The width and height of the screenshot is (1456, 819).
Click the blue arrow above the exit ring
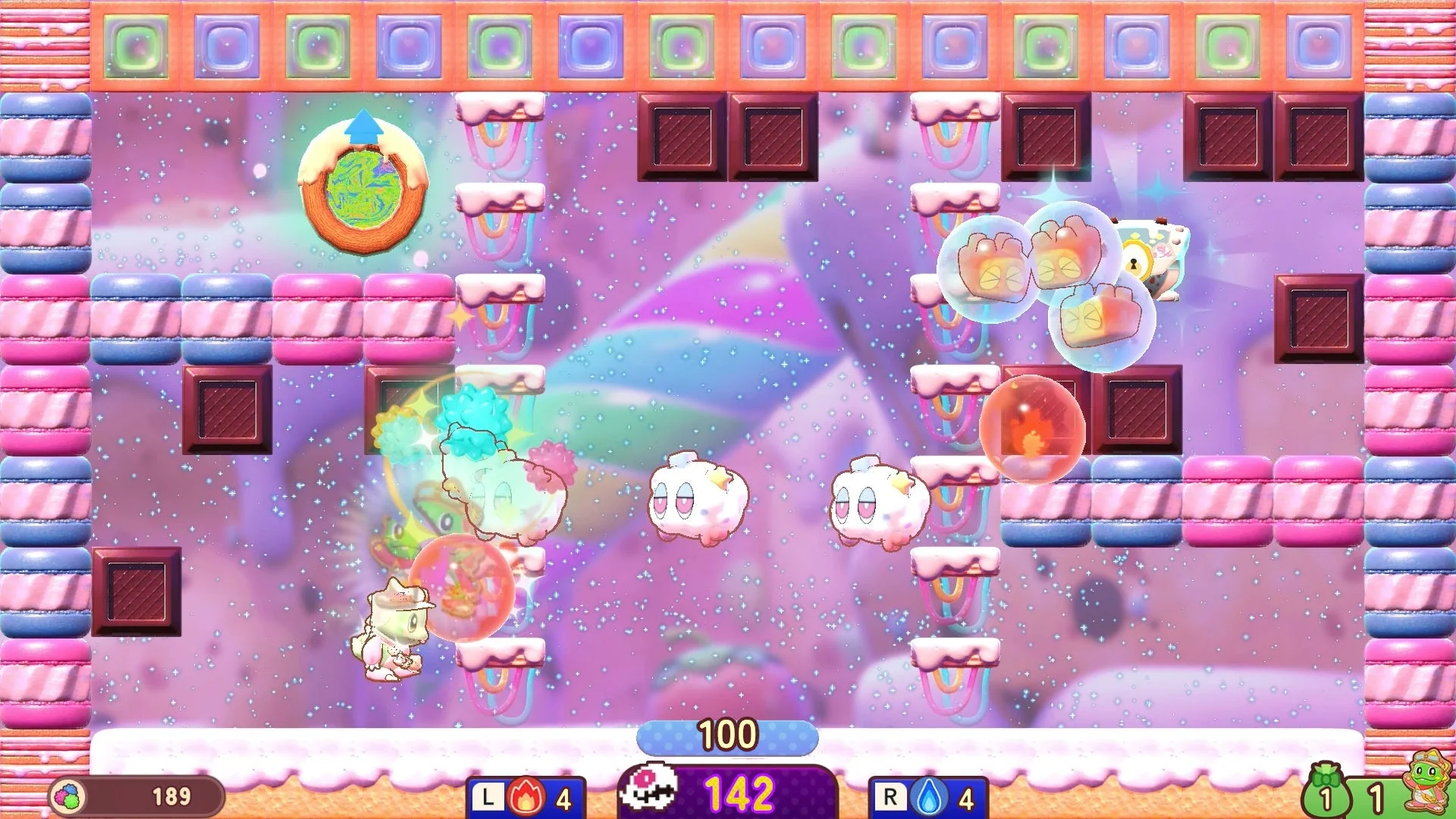362,127
